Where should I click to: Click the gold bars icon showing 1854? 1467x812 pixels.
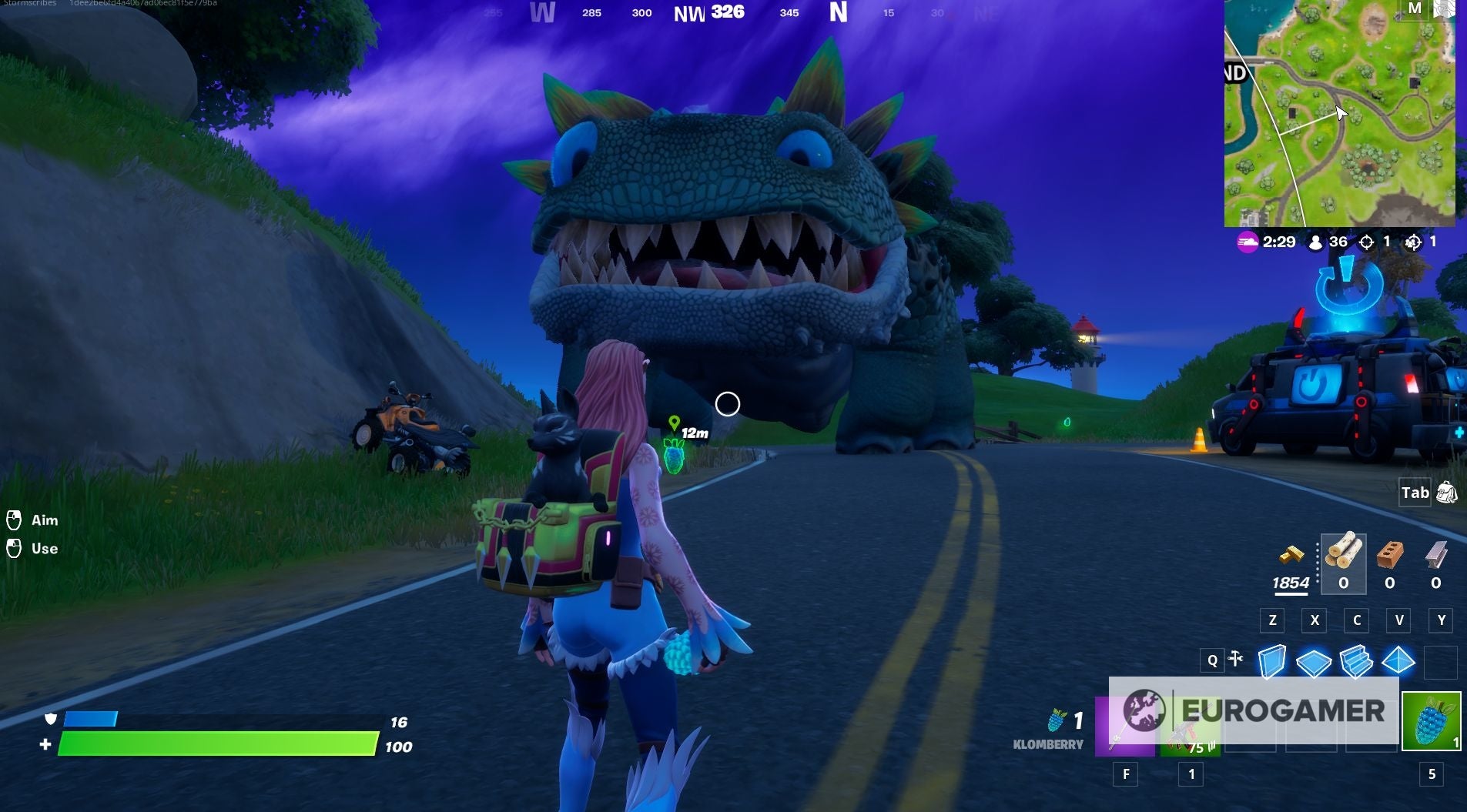coord(1292,554)
